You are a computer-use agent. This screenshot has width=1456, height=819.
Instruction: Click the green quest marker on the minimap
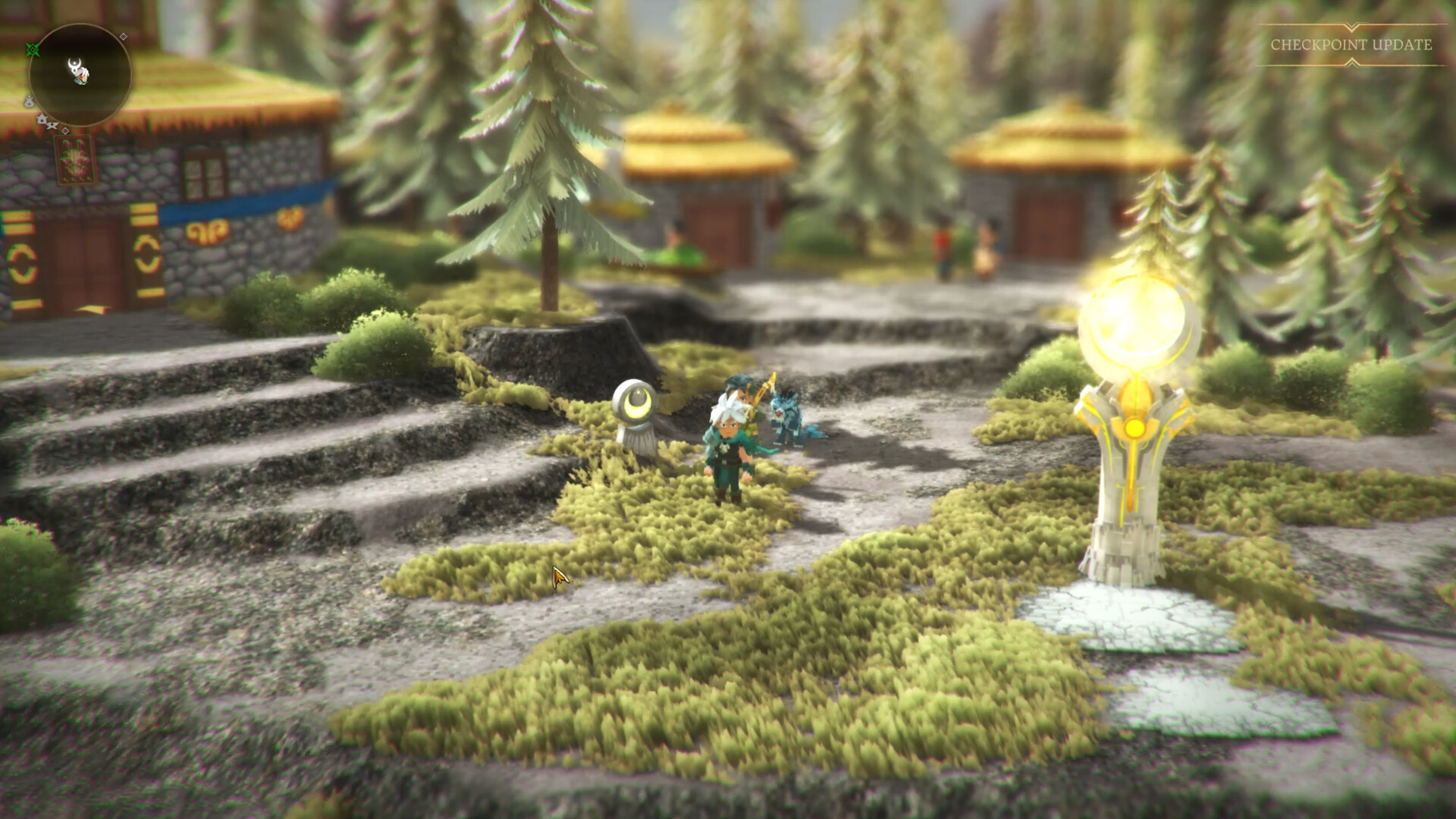pos(33,49)
